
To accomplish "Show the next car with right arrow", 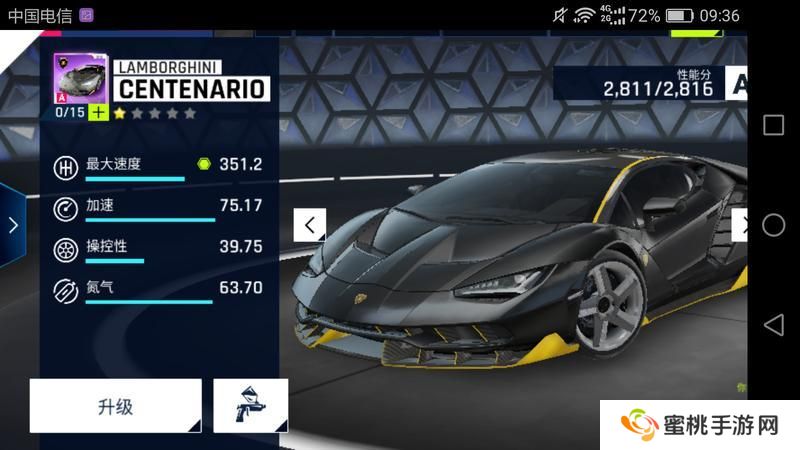I will 741,225.
